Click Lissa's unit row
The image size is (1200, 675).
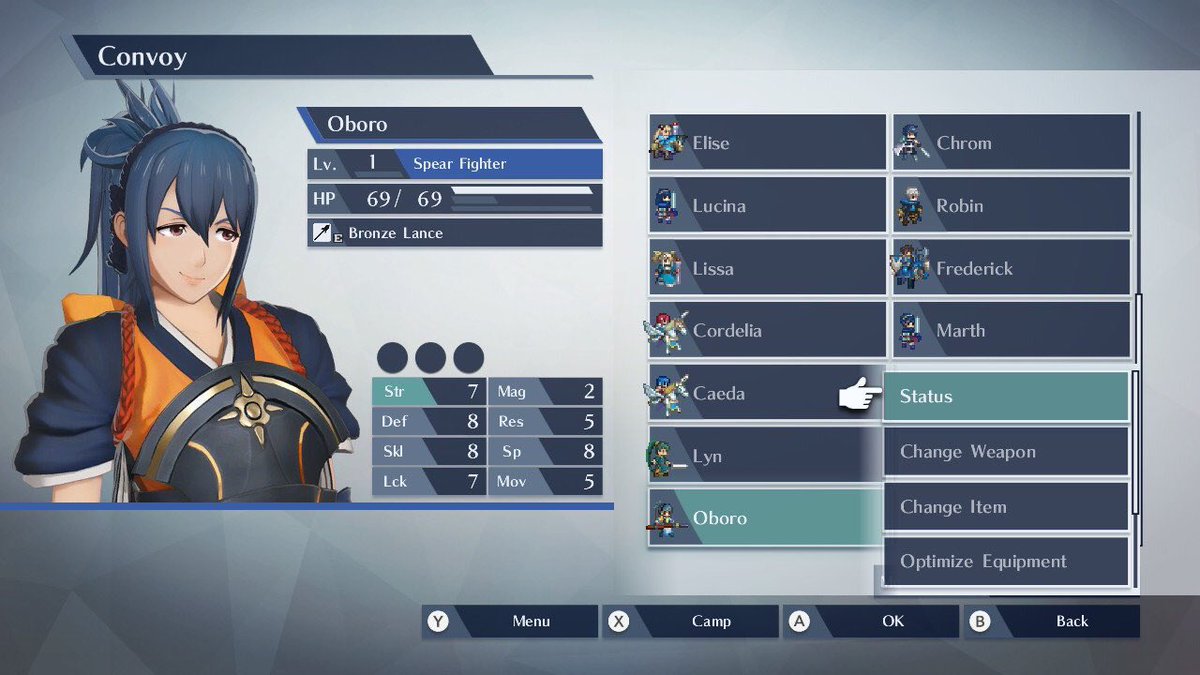(767, 268)
